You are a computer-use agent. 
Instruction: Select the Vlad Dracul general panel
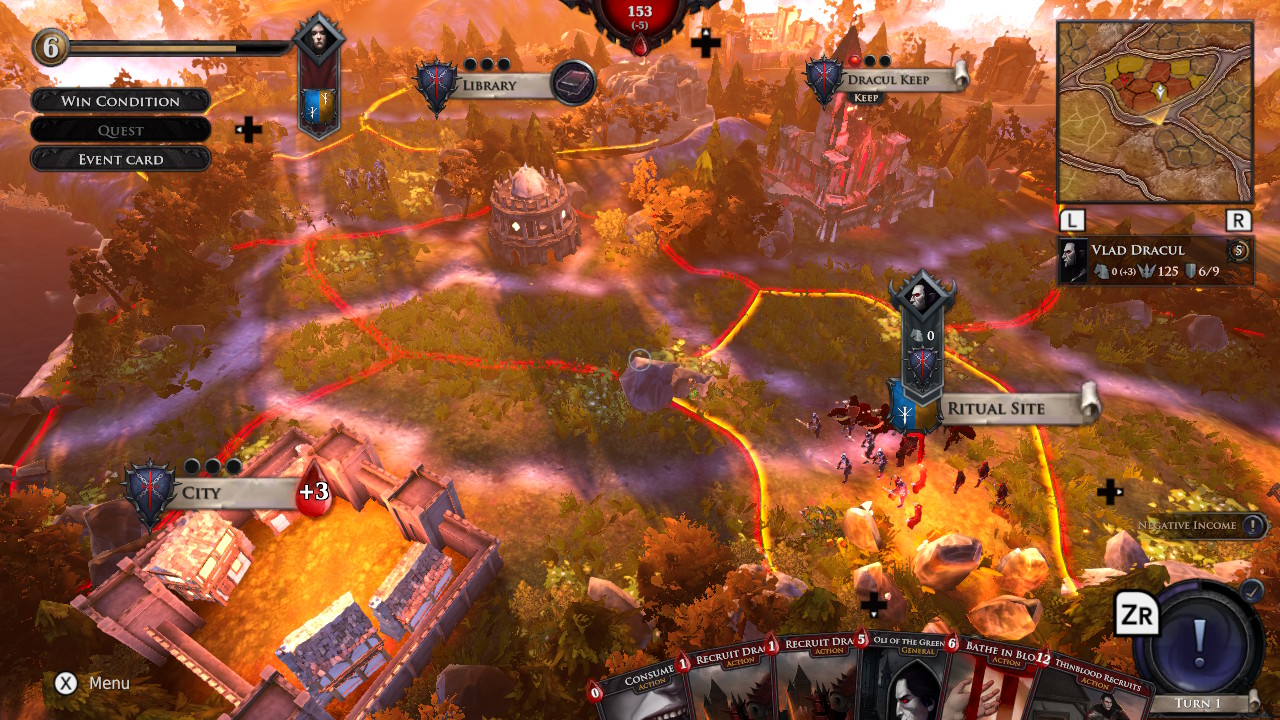(1155, 260)
